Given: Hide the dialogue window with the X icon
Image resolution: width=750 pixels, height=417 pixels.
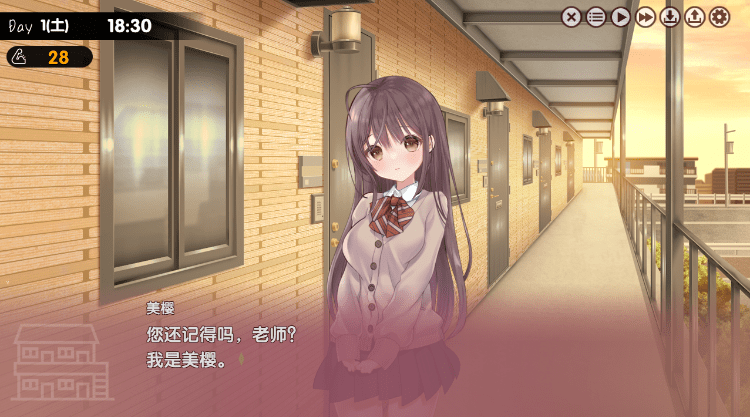Looking at the screenshot, I should click(571, 16).
